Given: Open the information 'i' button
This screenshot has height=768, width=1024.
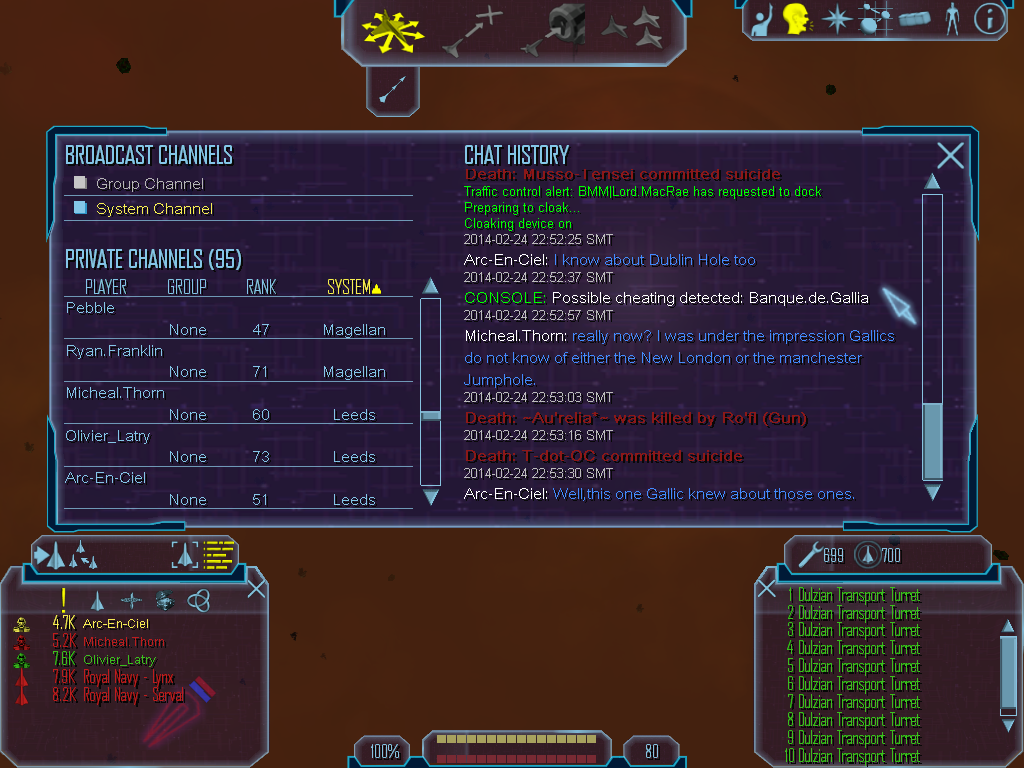Looking at the screenshot, I should tap(988, 19).
